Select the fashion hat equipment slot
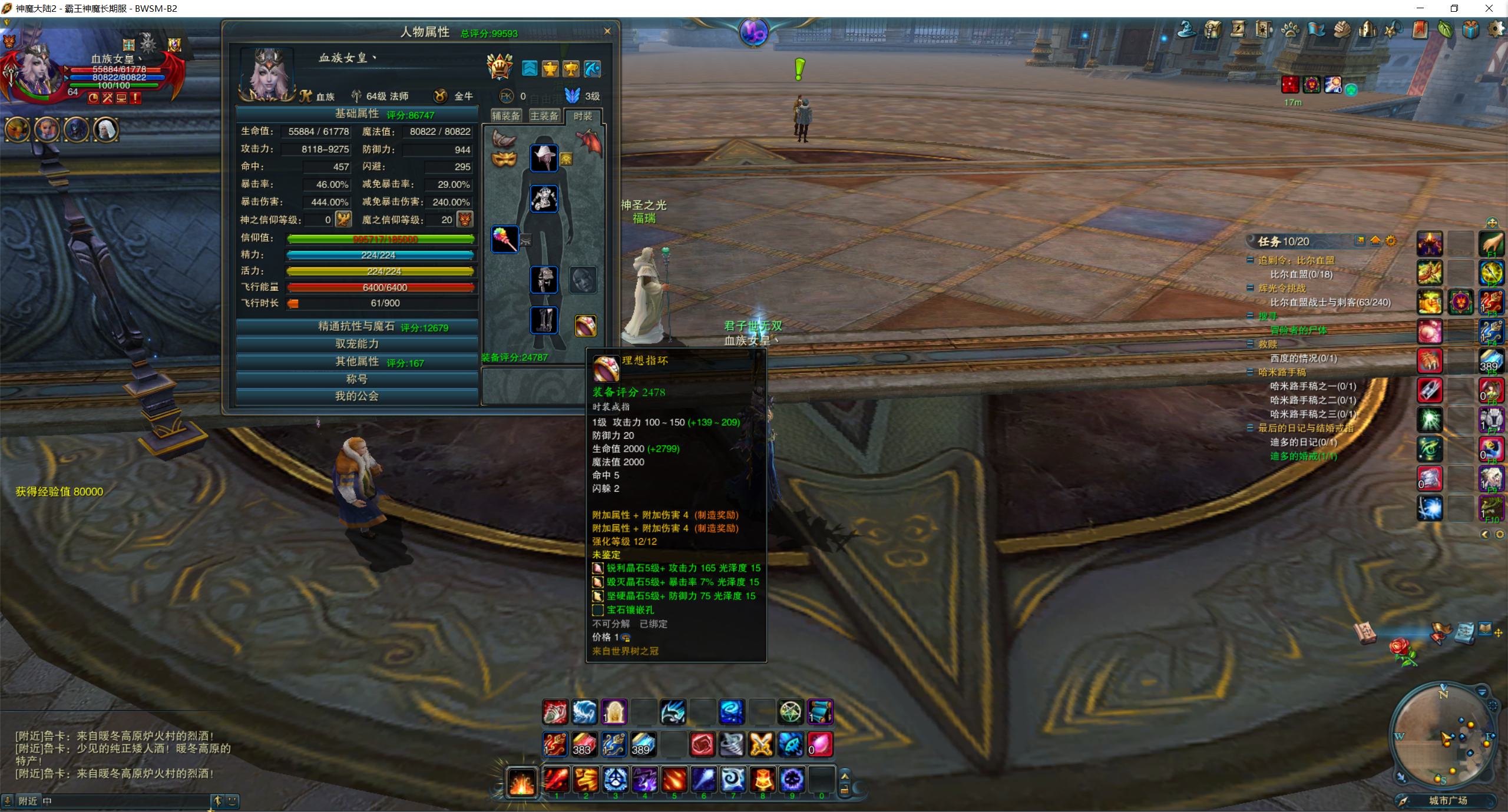The height and width of the screenshot is (812, 1508). [544, 158]
